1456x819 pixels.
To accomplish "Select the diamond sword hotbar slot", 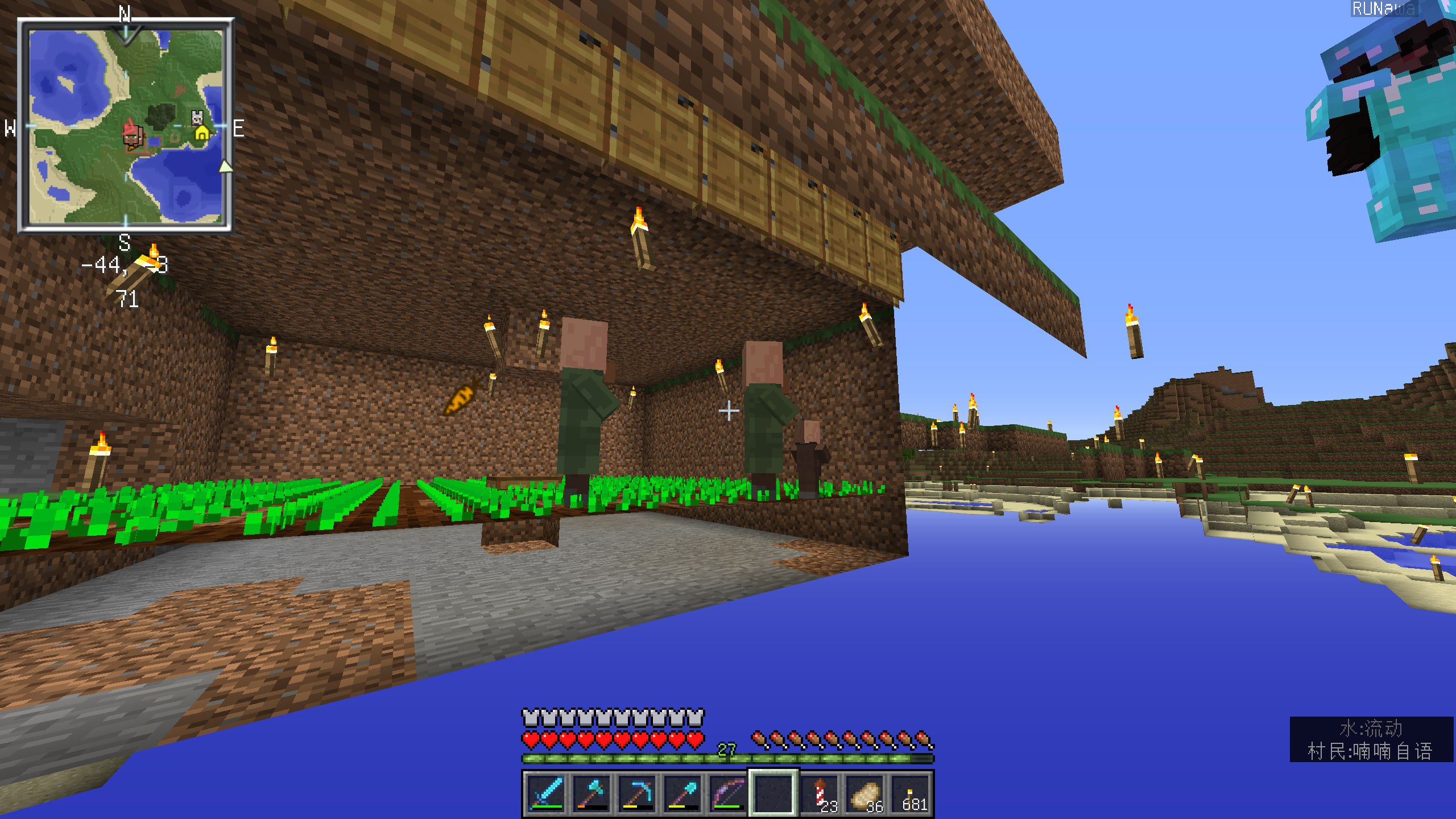I will [x=547, y=793].
